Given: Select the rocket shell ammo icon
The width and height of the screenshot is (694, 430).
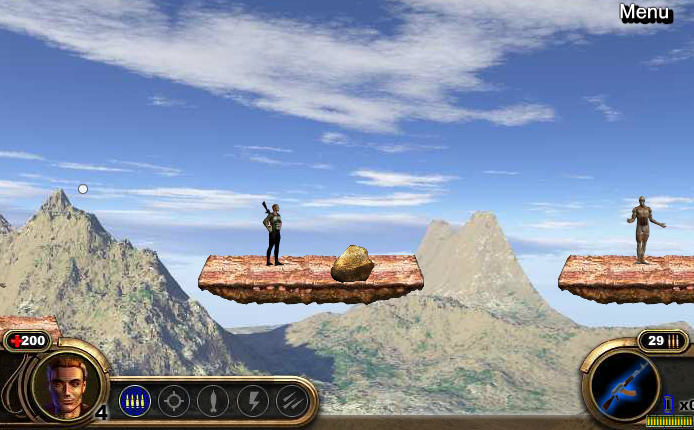Looking at the screenshot, I should click(x=213, y=401).
